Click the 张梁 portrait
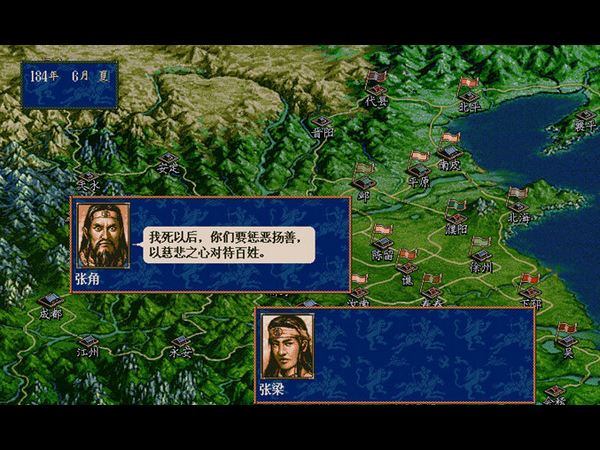The width and height of the screenshot is (600, 450). 287,346
